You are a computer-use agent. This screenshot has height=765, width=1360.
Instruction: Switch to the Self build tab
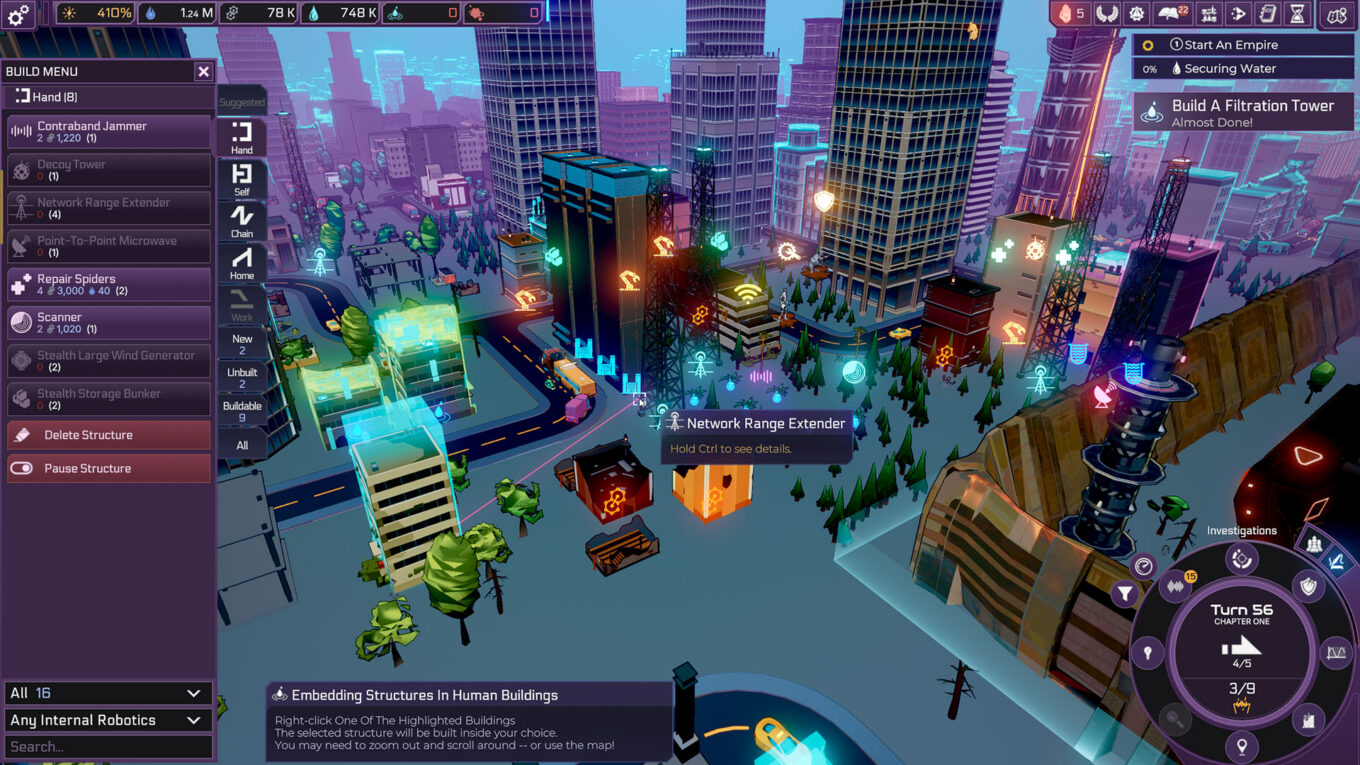242,179
